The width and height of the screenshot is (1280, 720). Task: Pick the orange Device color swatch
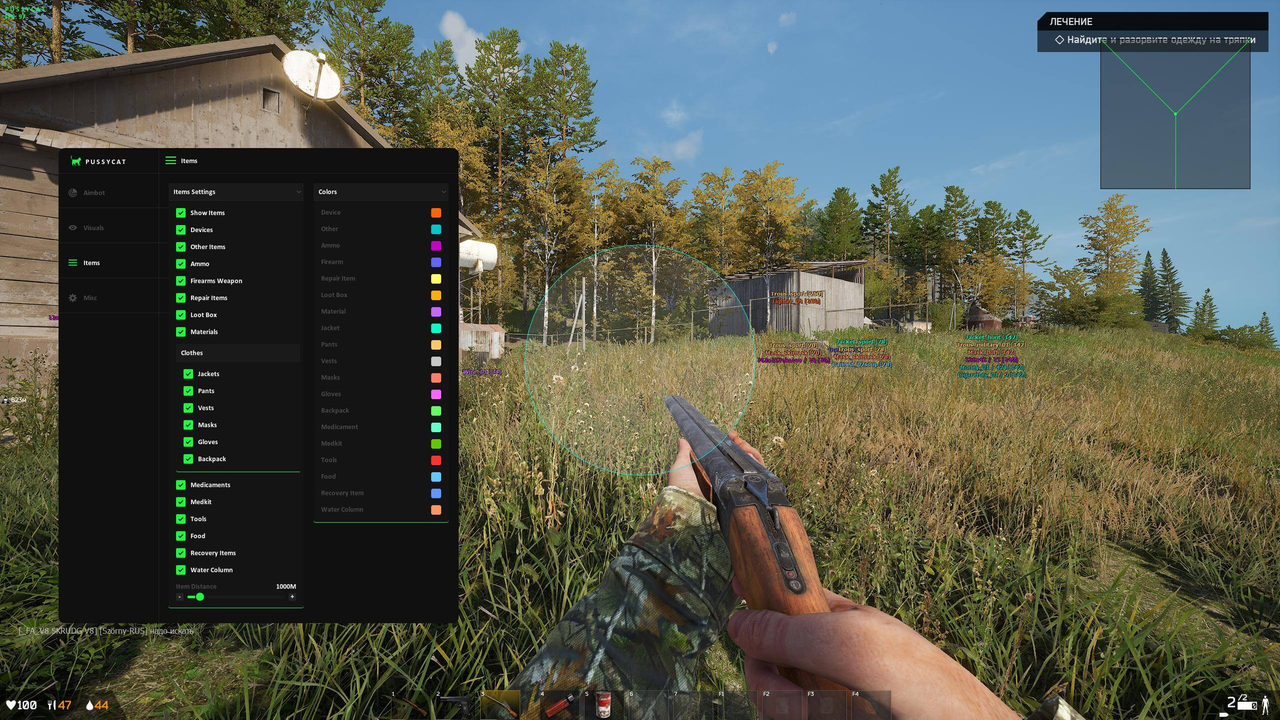(436, 213)
